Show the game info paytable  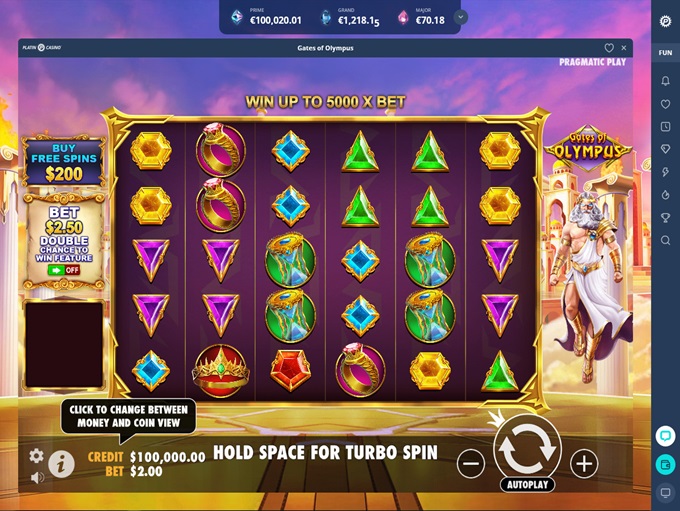[61, 463]
